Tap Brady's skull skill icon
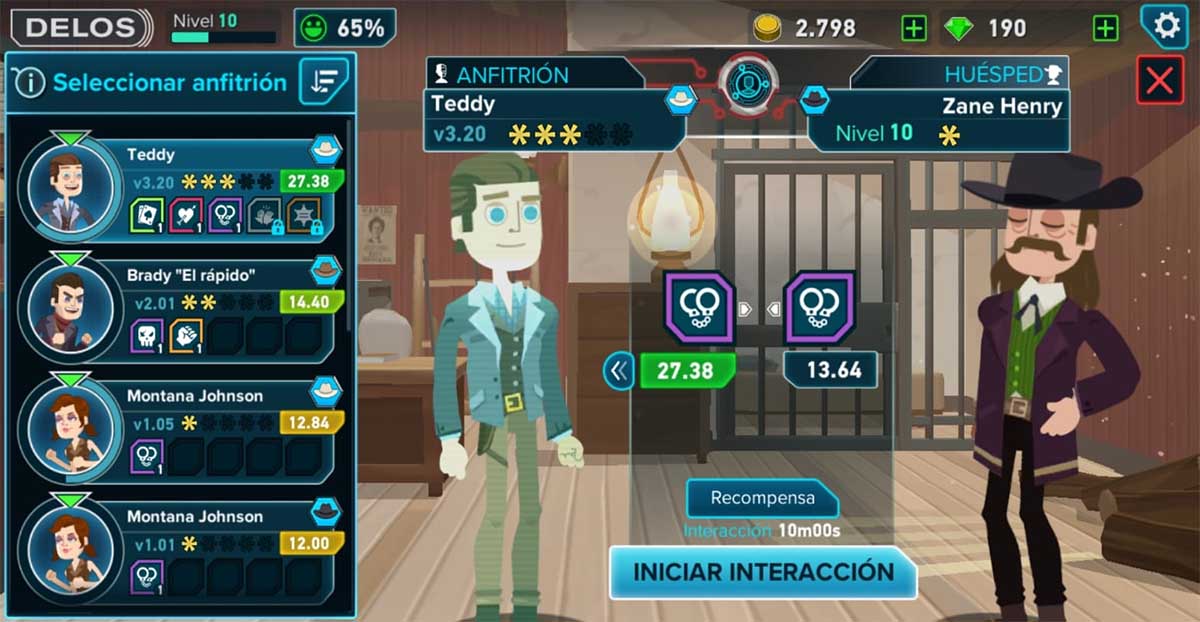 [146, 336]
